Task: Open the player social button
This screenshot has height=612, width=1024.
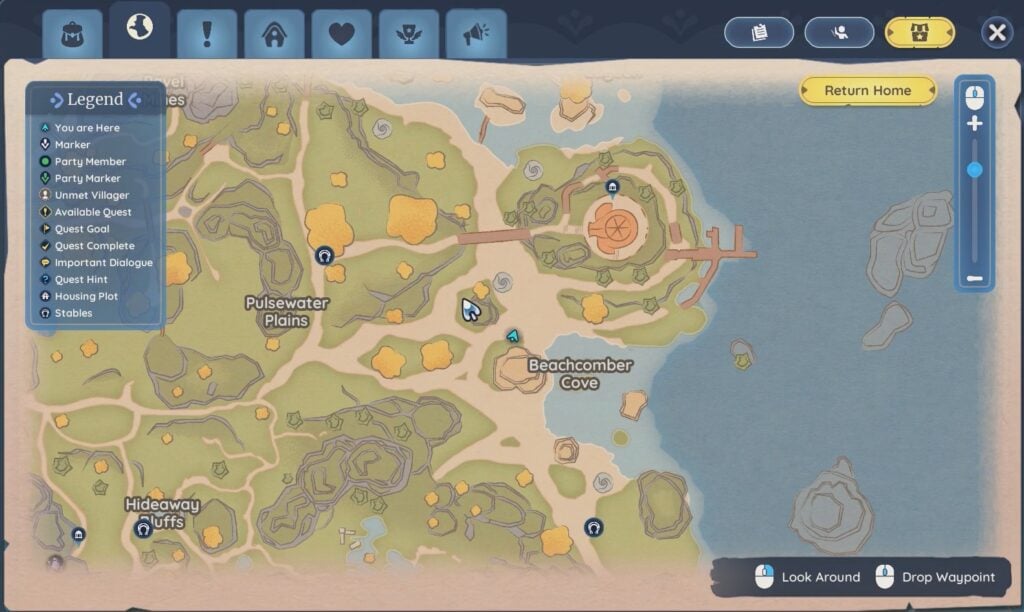Action: 840,33
